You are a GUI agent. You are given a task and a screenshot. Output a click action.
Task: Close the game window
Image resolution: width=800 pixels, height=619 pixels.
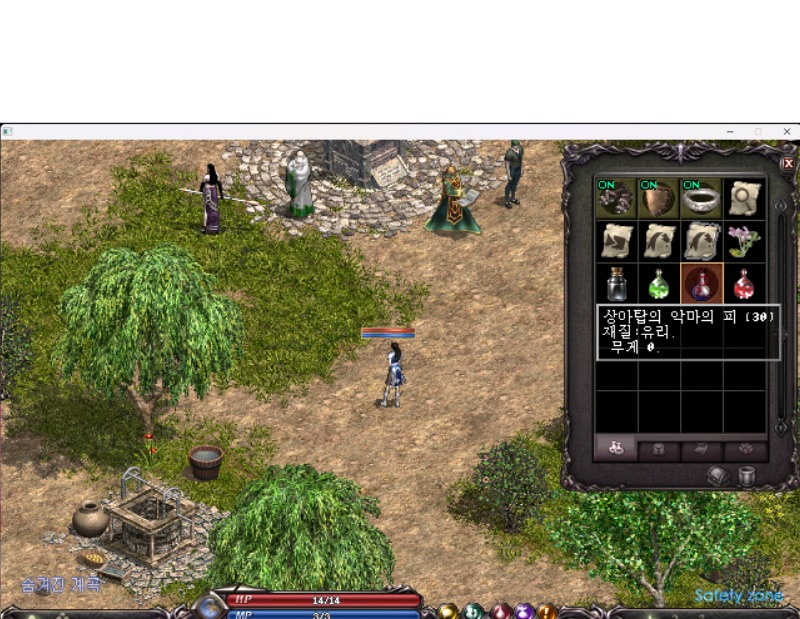(x=787, y=131)
